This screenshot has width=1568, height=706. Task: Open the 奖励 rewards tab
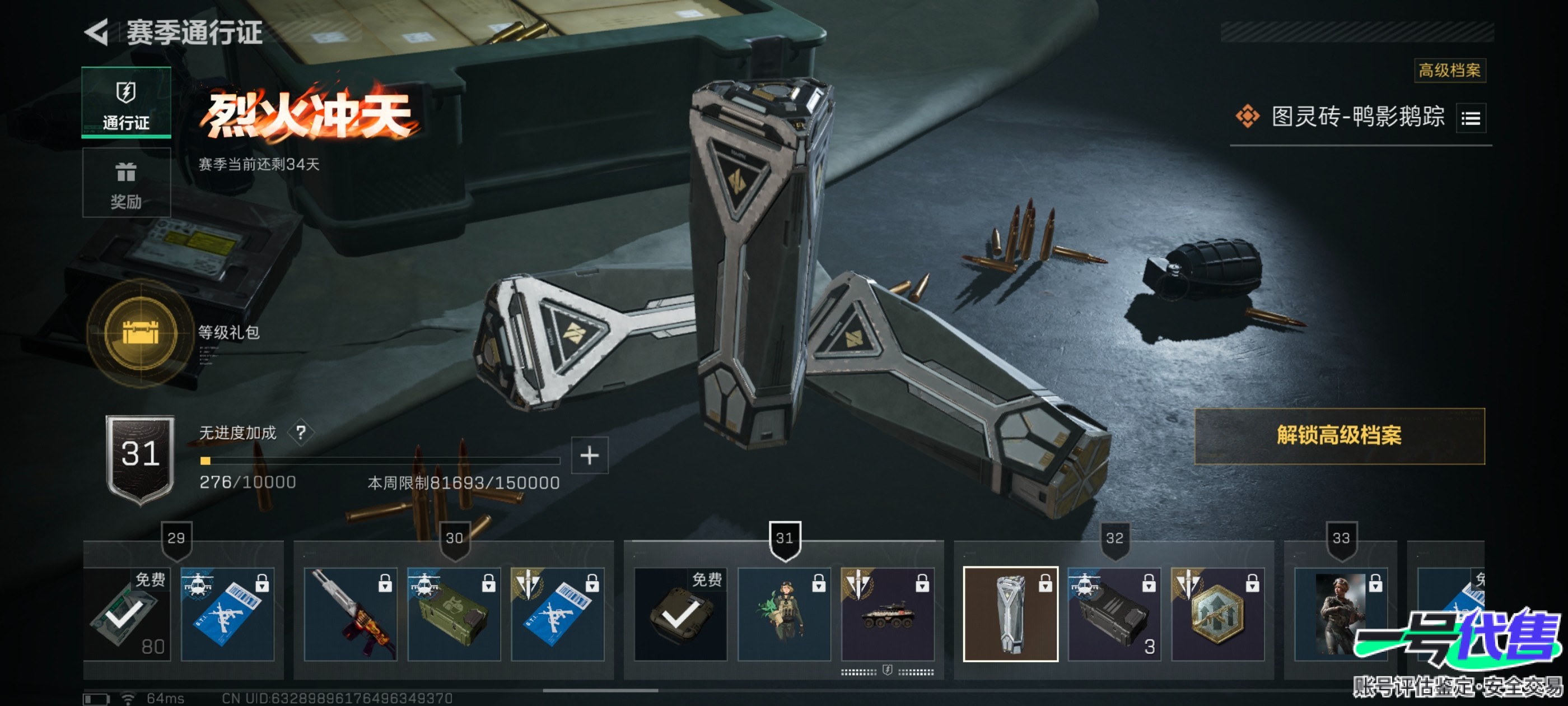point(126,183)
